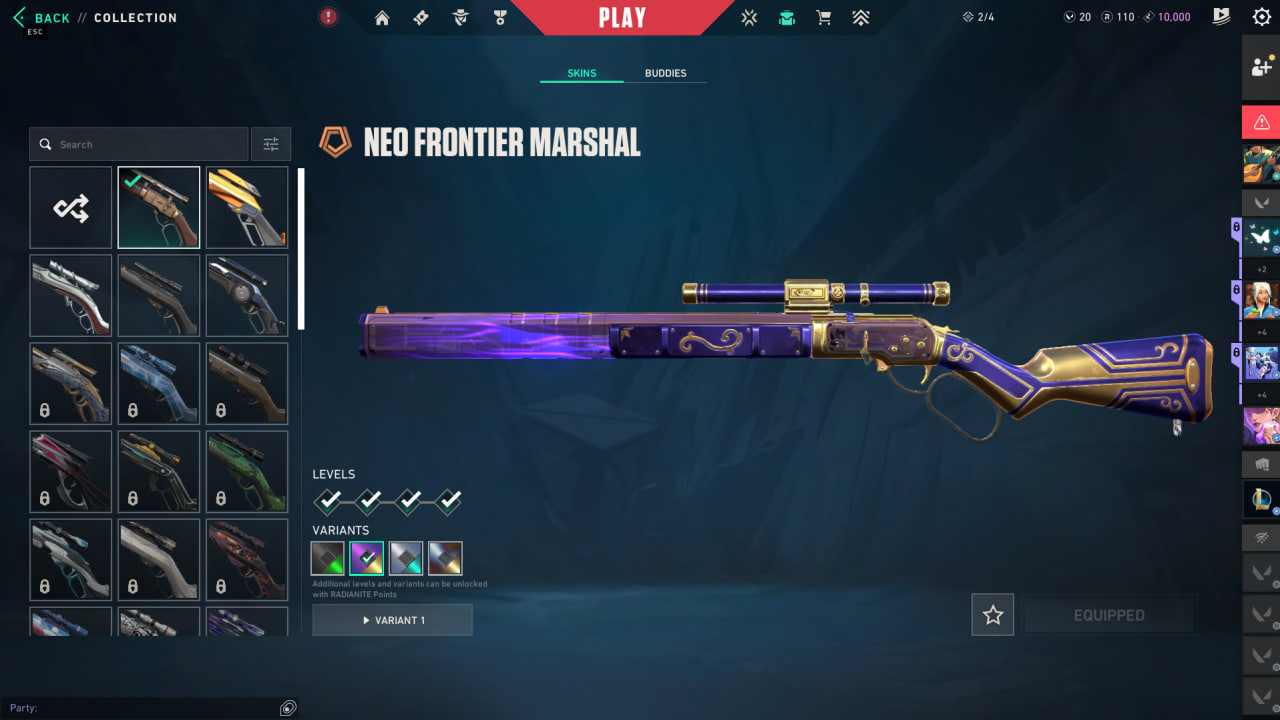Go to the home screen

[x=382, y=17]
